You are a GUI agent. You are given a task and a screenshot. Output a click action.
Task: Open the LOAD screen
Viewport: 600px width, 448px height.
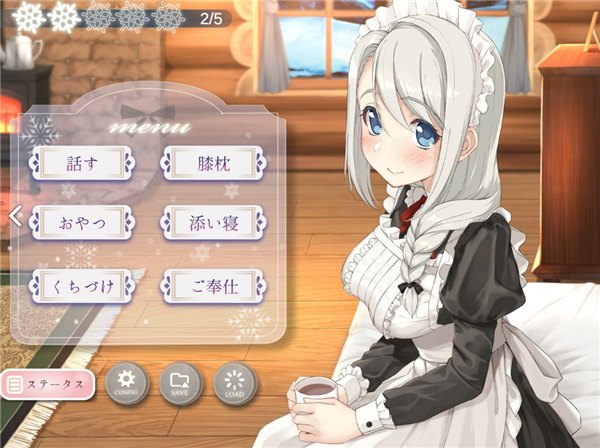click(x=235, y=383)
